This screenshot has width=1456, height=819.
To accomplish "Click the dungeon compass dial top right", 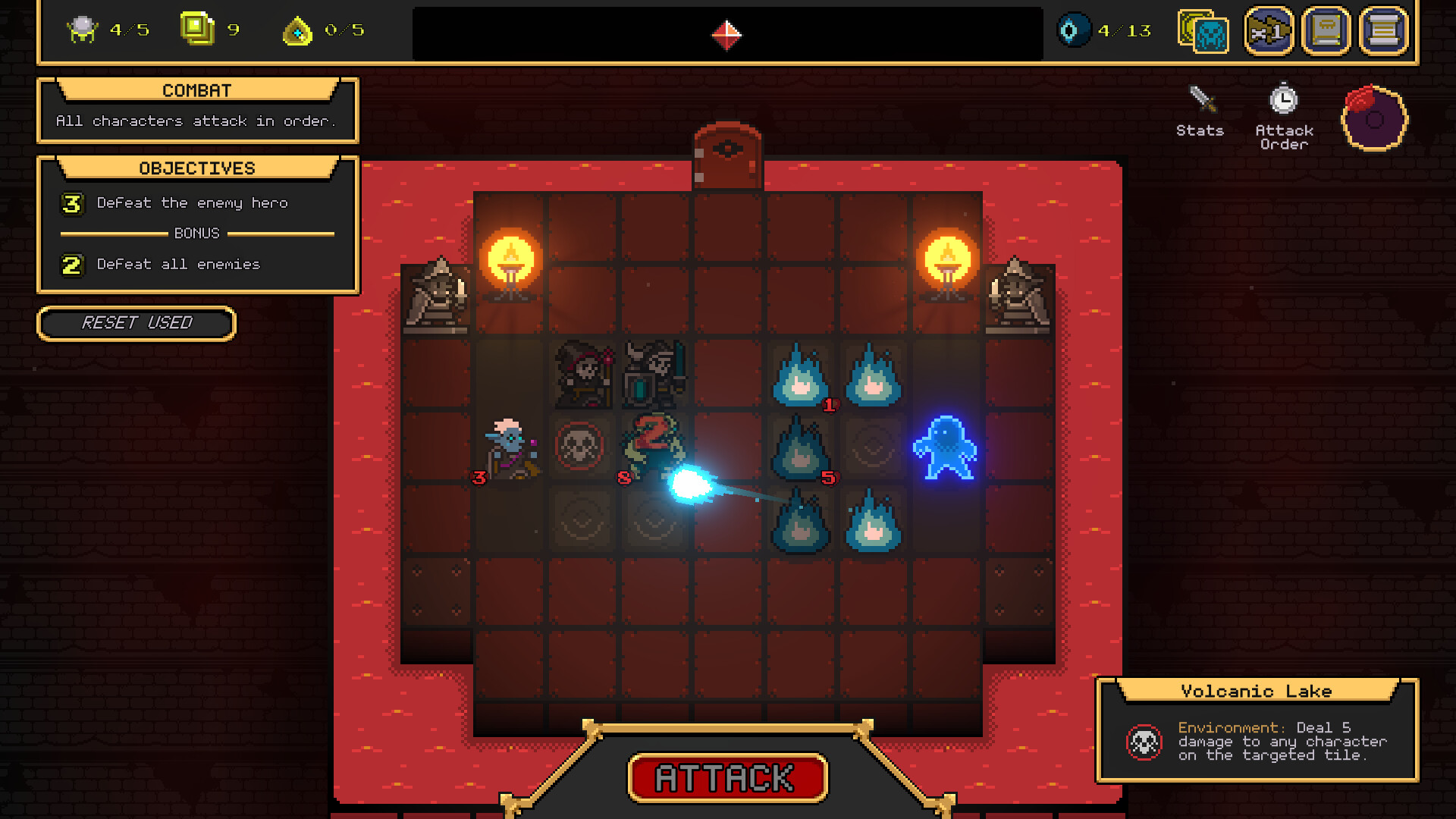I will point(1373,118).
